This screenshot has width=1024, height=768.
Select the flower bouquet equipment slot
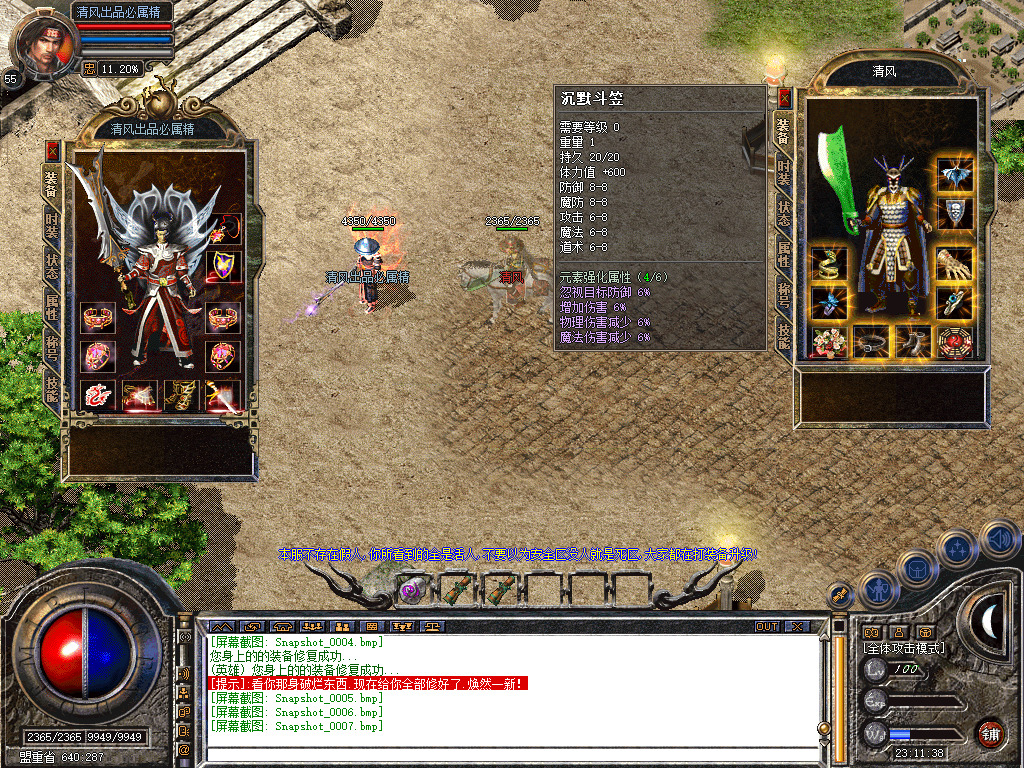(x=829, y=342)
